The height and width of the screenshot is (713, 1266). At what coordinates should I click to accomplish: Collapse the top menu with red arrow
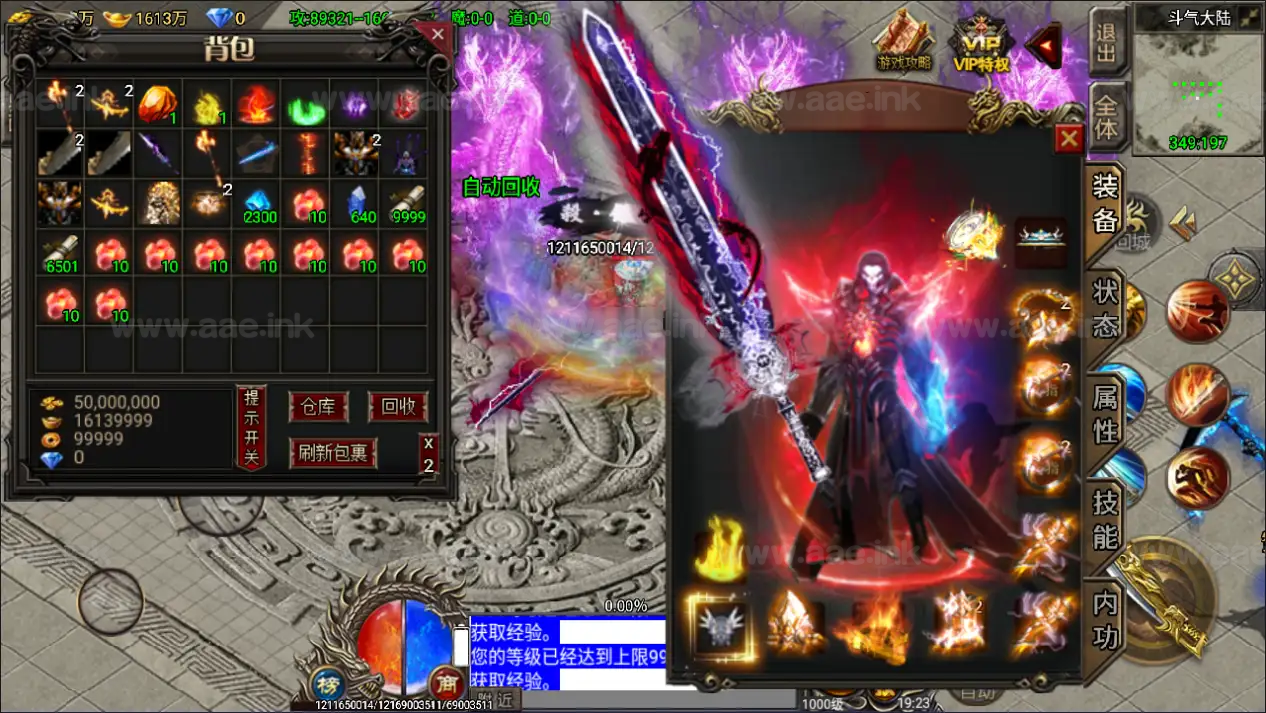1043,46
